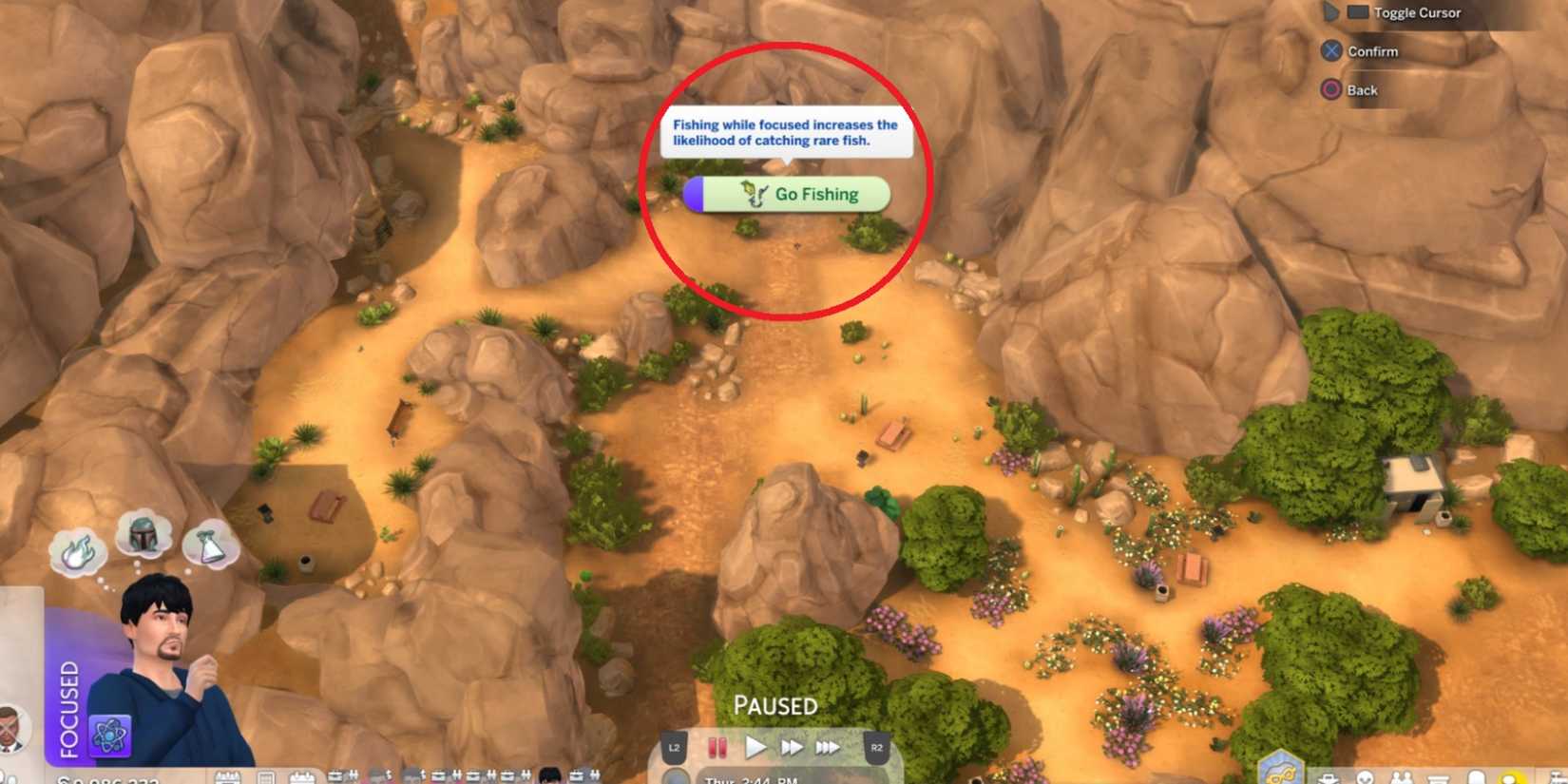
Task: Open the in-game Calendar icon
Action: point(227,777)
